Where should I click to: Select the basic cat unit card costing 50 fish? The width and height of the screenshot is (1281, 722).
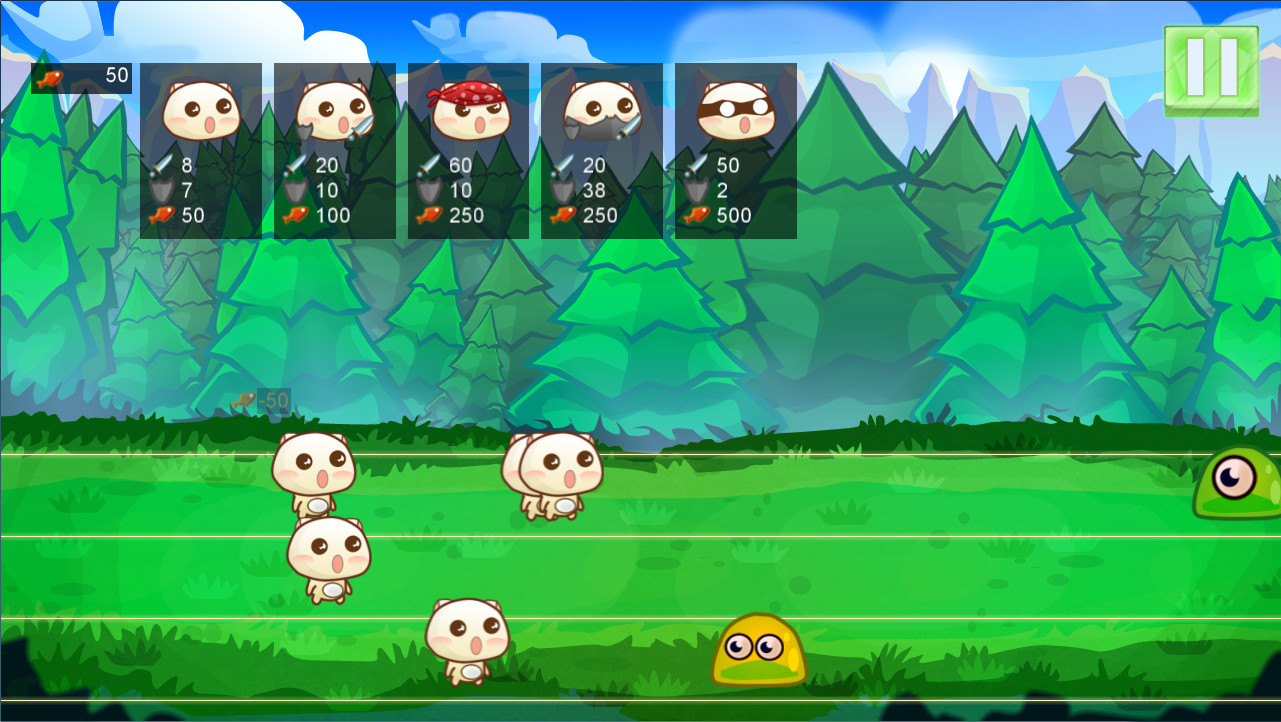[200, 150]
